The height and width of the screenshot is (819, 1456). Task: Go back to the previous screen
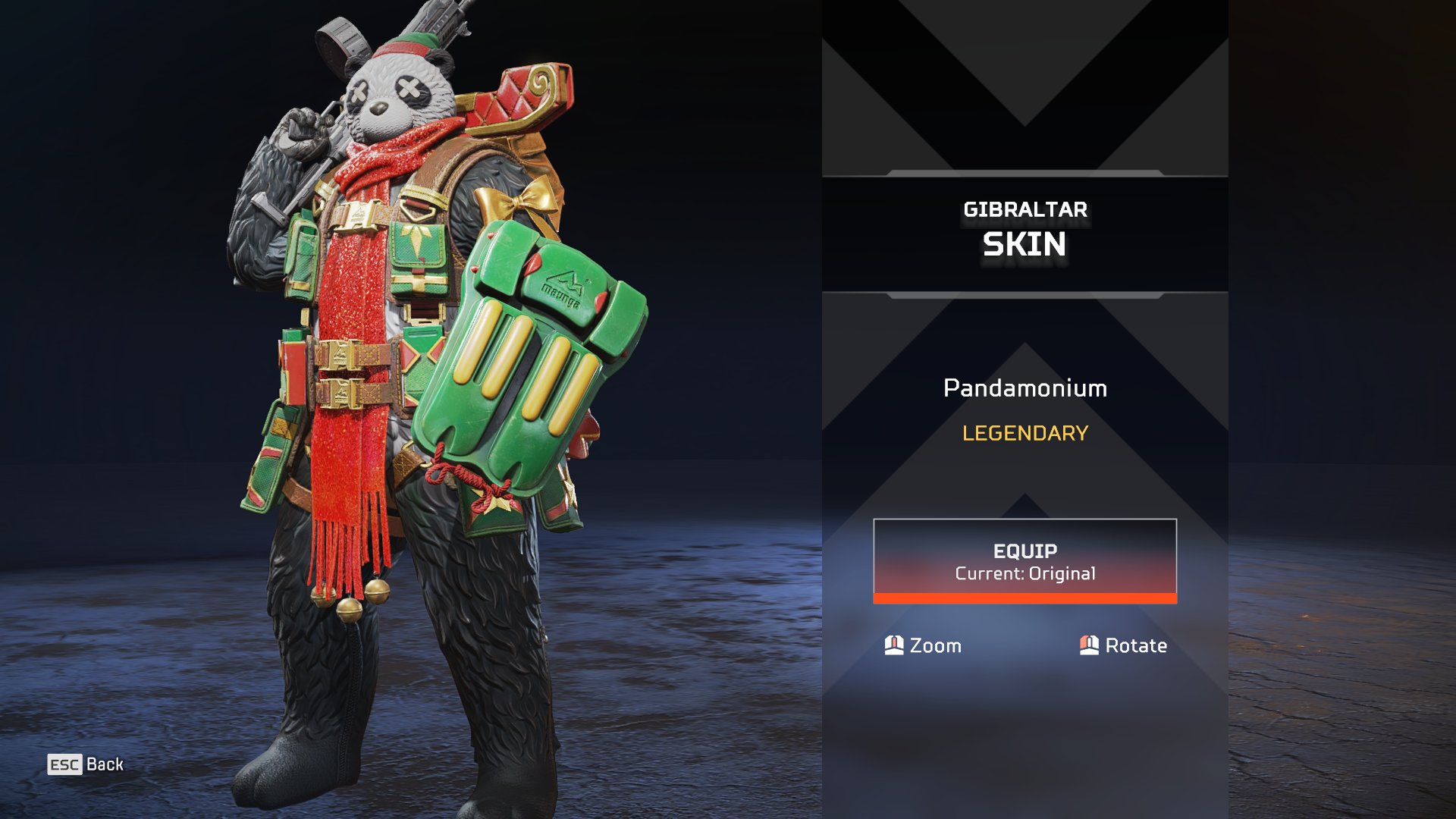tap(86, 764)
